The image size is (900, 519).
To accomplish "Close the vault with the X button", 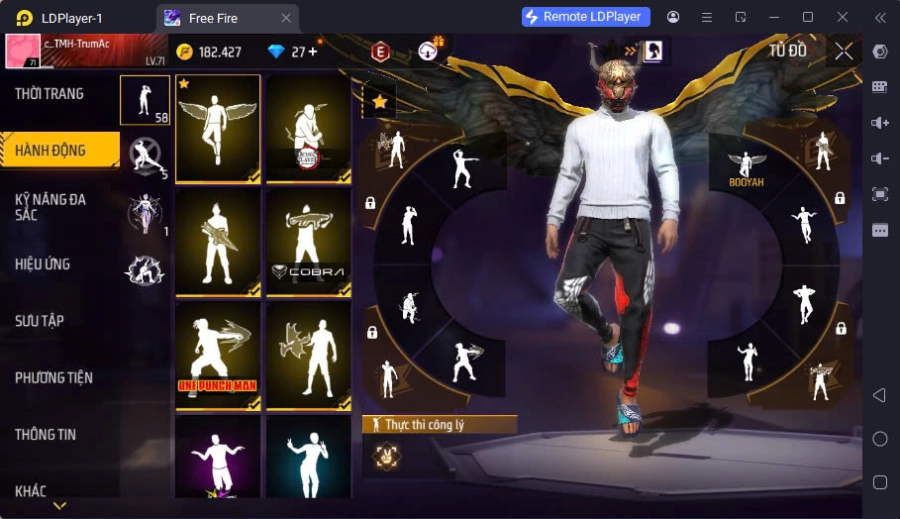I will (x=844, y=51).
